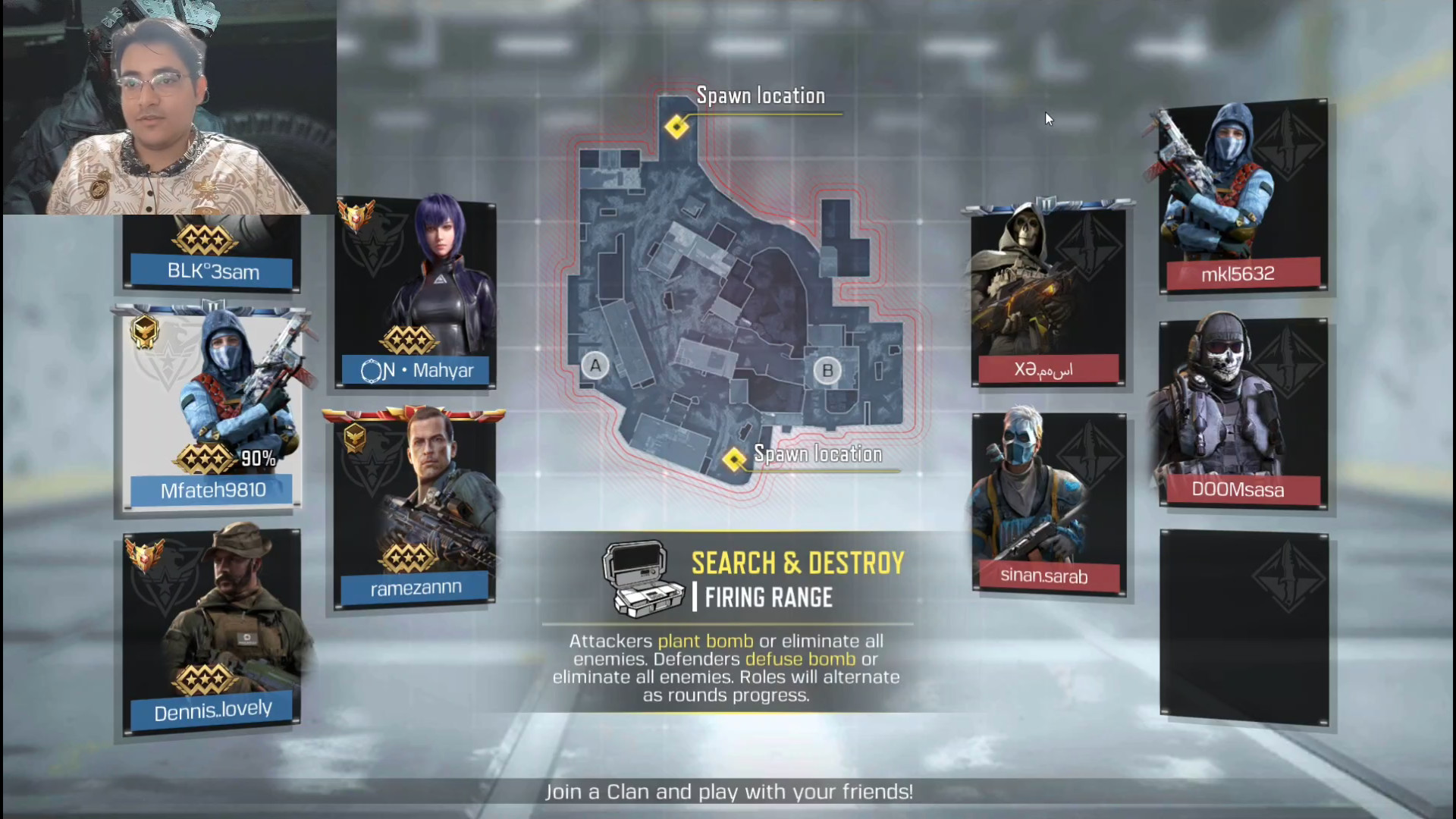Image resolution: width=1456 pixels, height=819 pixels.
Task: Select the Mfateh9810 player card
Action: (212, 409)
